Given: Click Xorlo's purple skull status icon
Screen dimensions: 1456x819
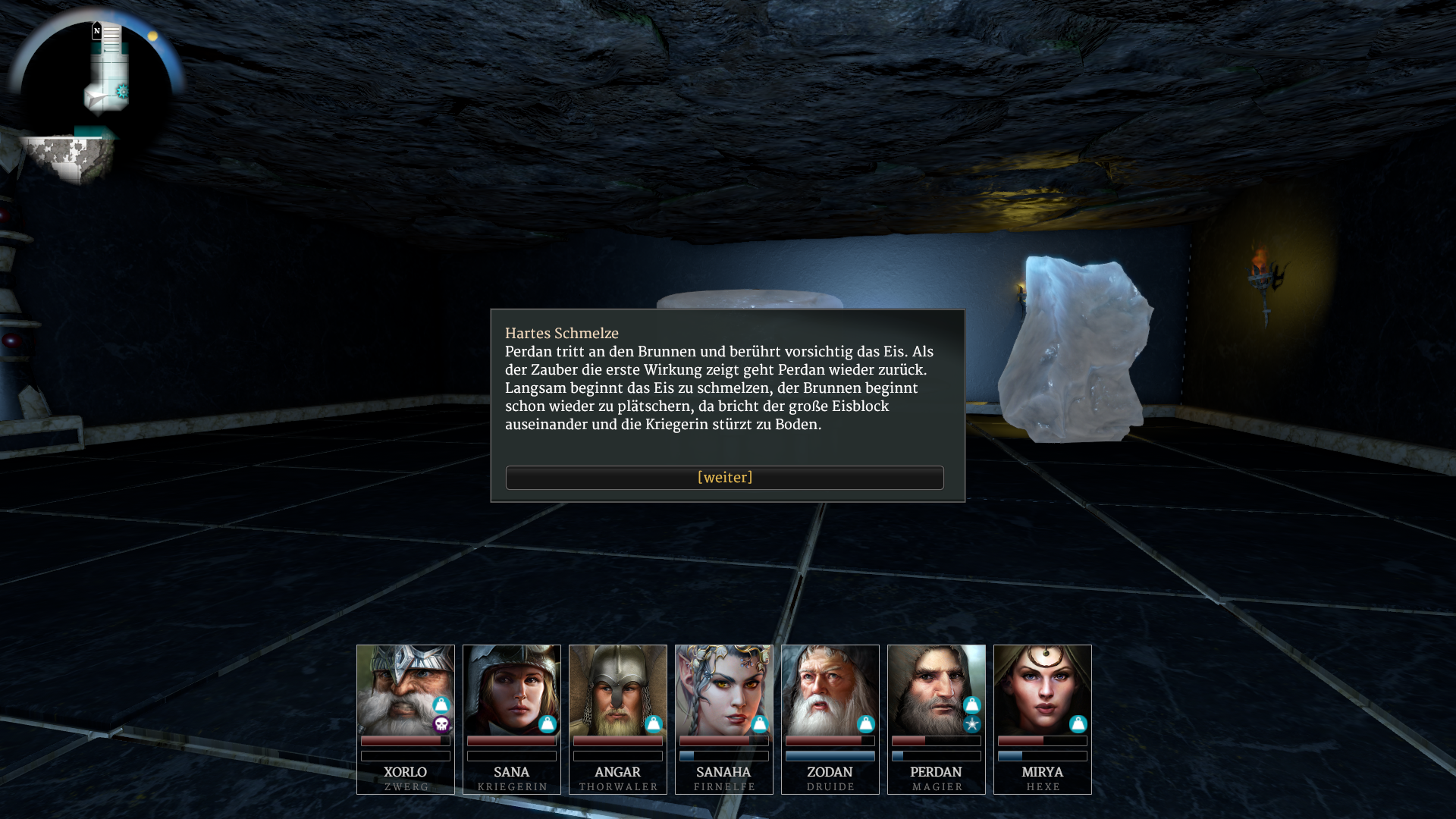Looking at the screenshot, I should (x=441, y=725).
